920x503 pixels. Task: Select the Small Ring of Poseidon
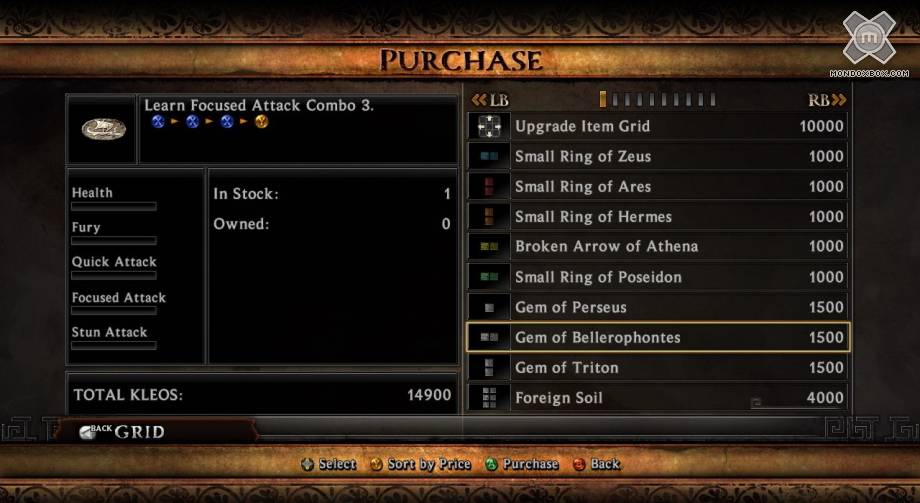tap(657, 277)
